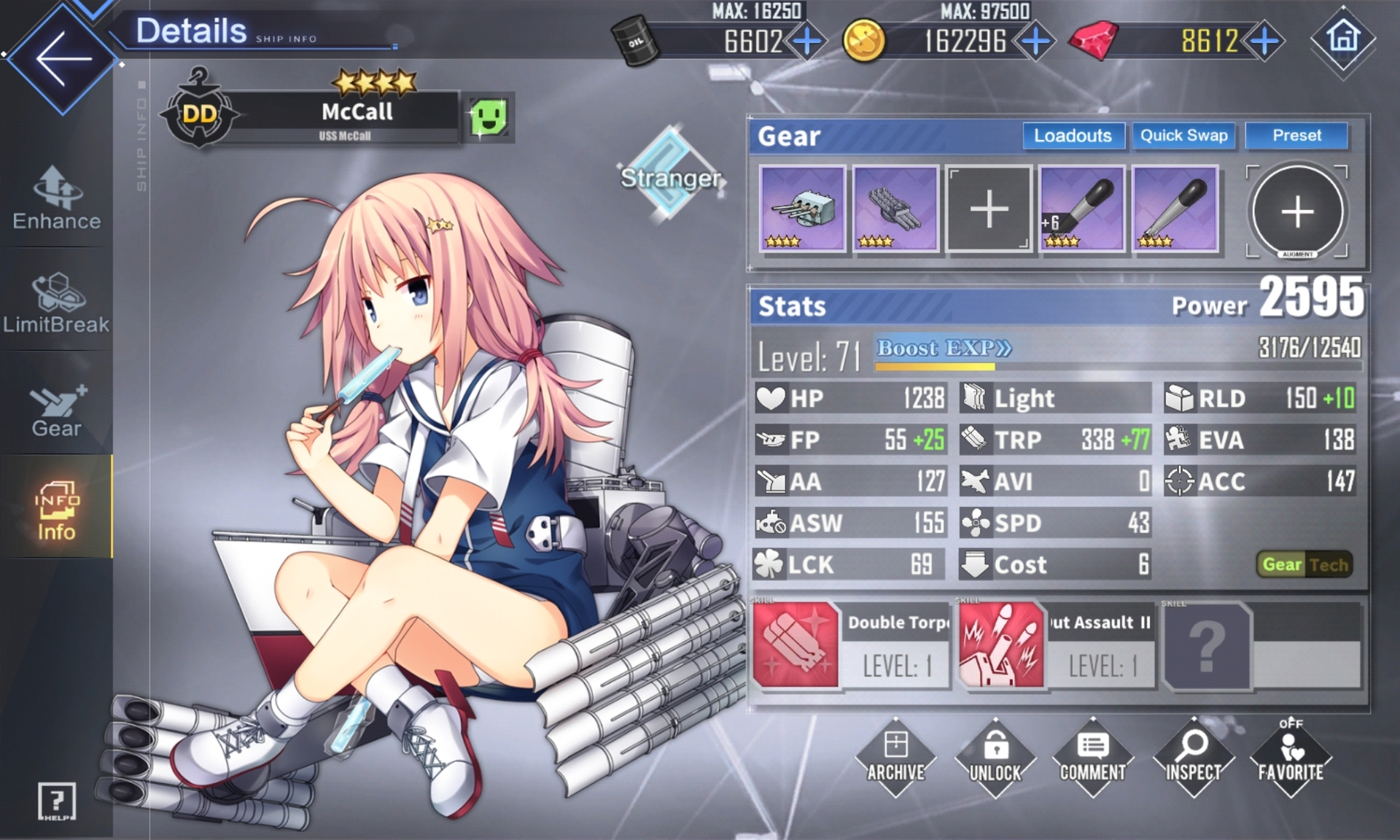Click the empty gear slot with plus
Image resolution: width=1400 pixels, height=840 pixels.
[x=989, y=209]
